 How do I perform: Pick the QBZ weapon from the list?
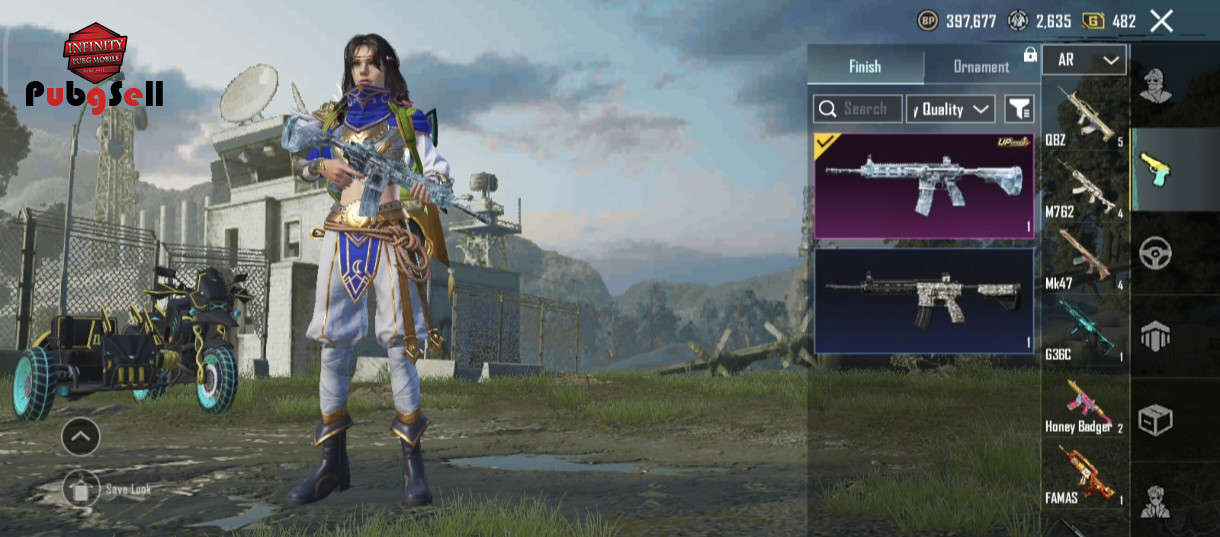click(x=1085, y=117)
